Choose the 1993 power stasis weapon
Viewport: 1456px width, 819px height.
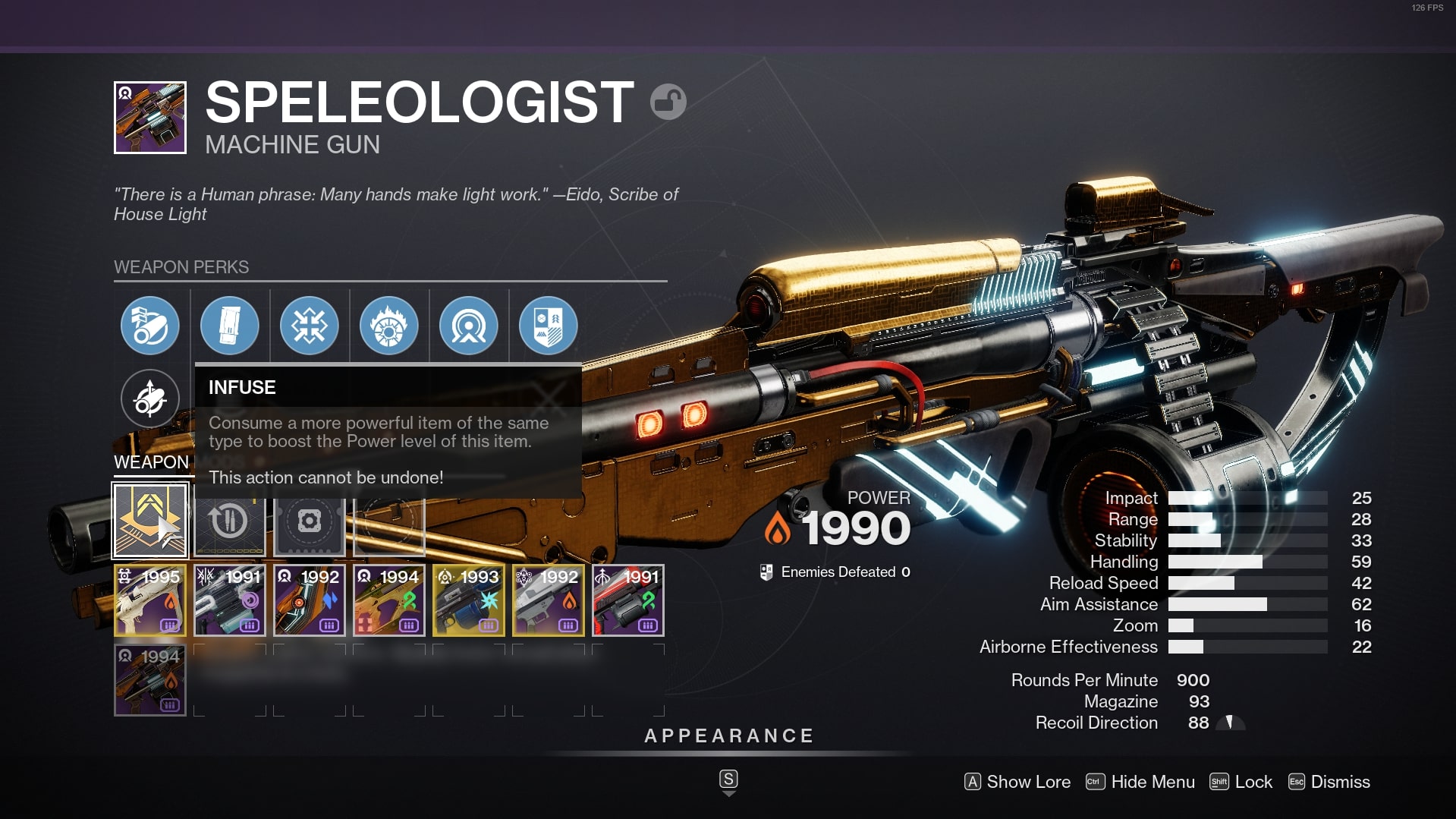tap(468, 600)
